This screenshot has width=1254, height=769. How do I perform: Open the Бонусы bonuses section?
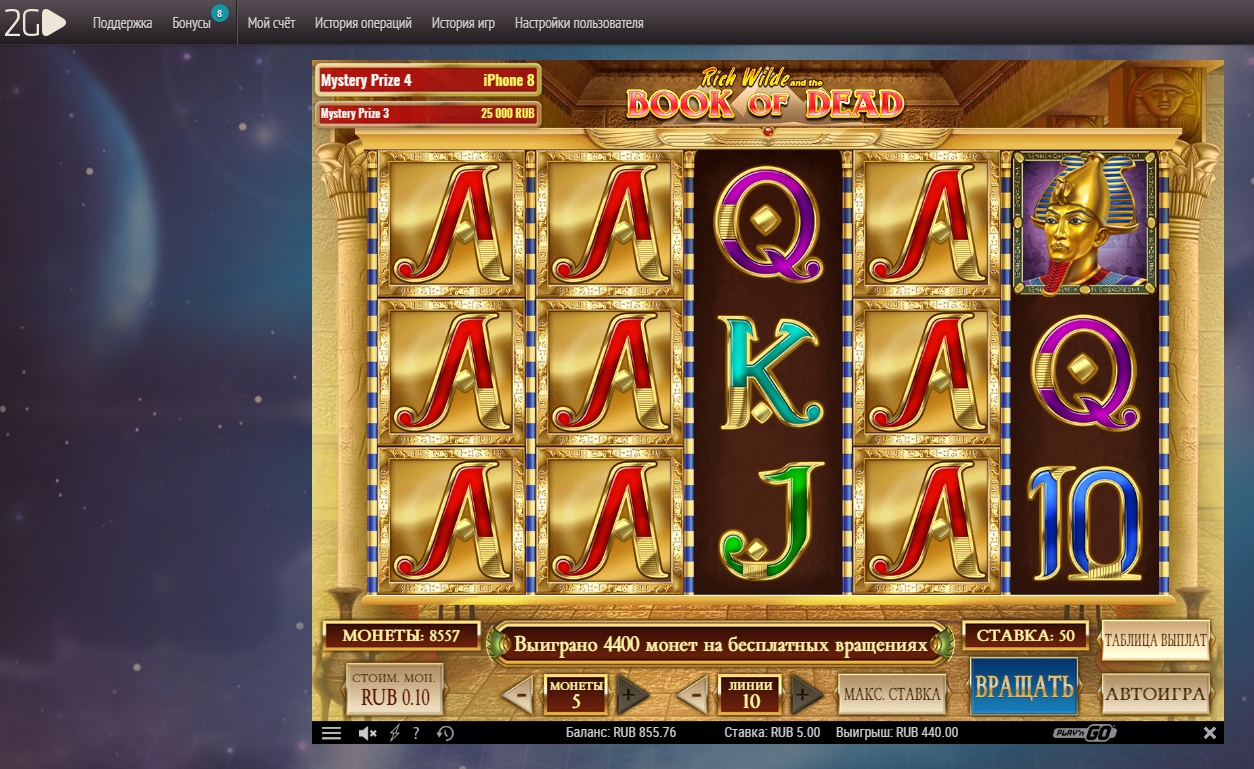tap(192, 23)
